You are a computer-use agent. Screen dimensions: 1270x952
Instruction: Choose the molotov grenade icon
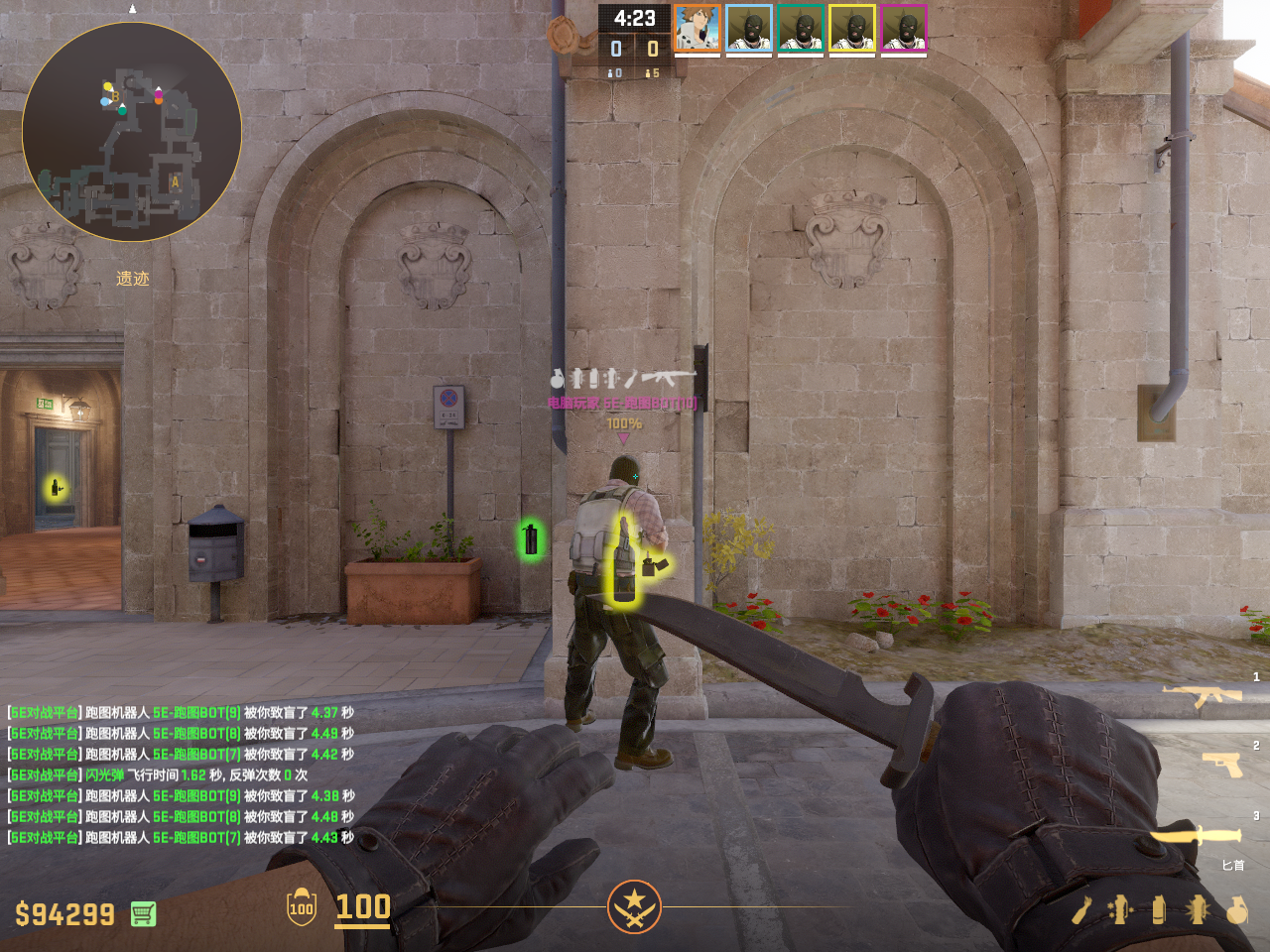(1082, 909)
